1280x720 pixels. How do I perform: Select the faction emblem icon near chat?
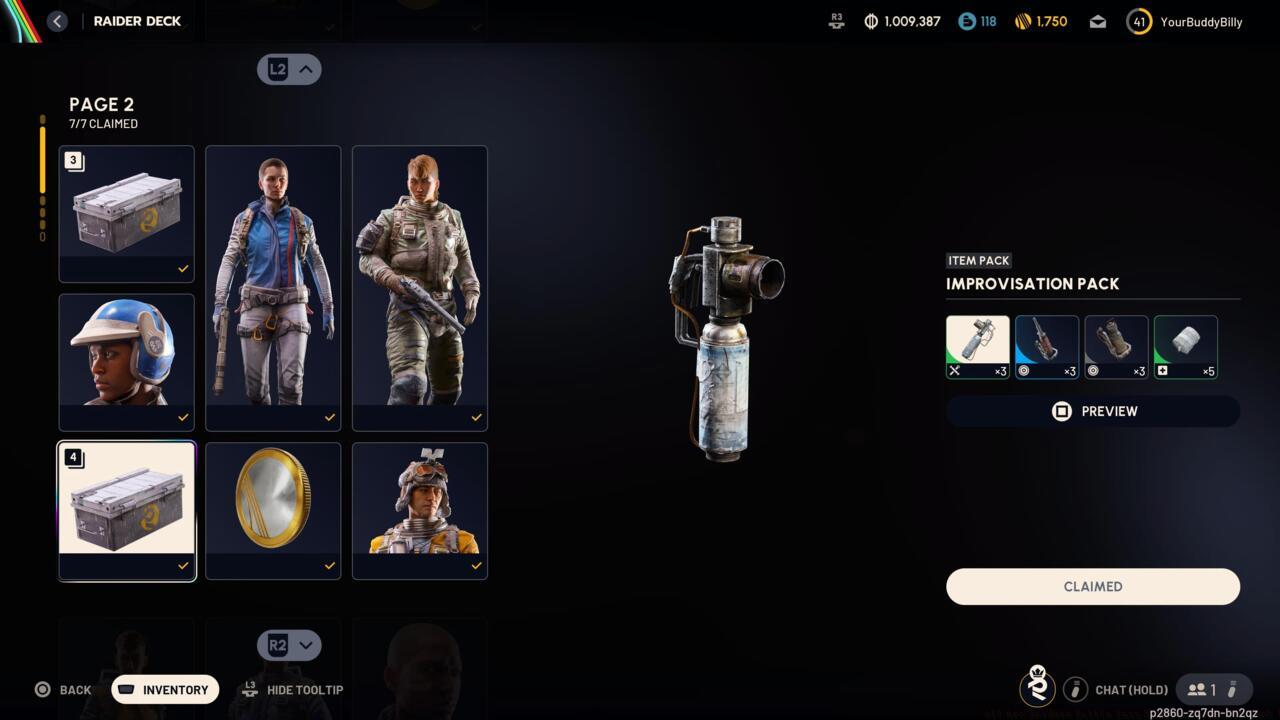coord(1037,689)
